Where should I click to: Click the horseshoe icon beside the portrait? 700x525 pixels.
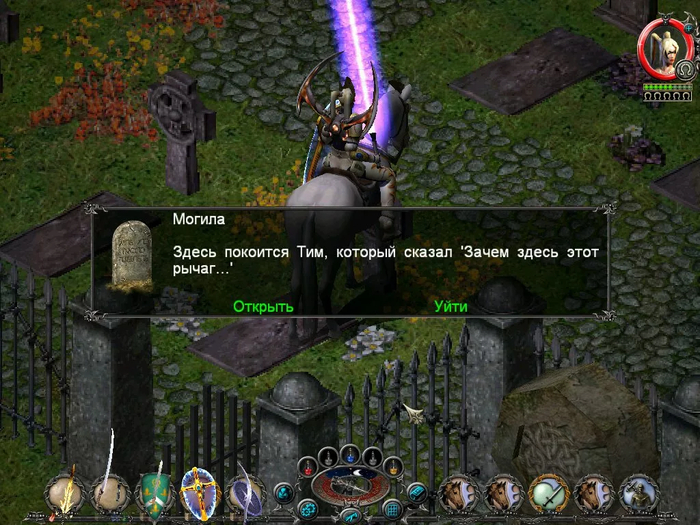coord(685,69)
